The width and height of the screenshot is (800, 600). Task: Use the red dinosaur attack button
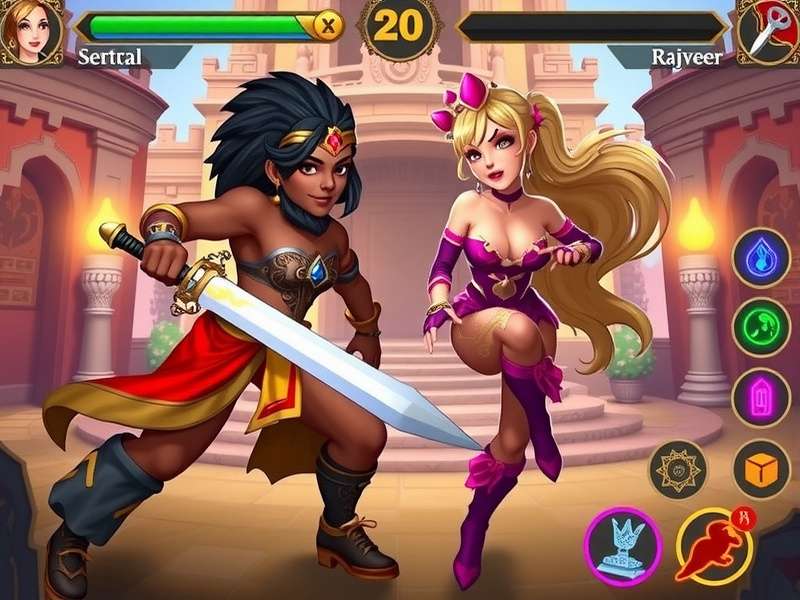pos(714,544)
